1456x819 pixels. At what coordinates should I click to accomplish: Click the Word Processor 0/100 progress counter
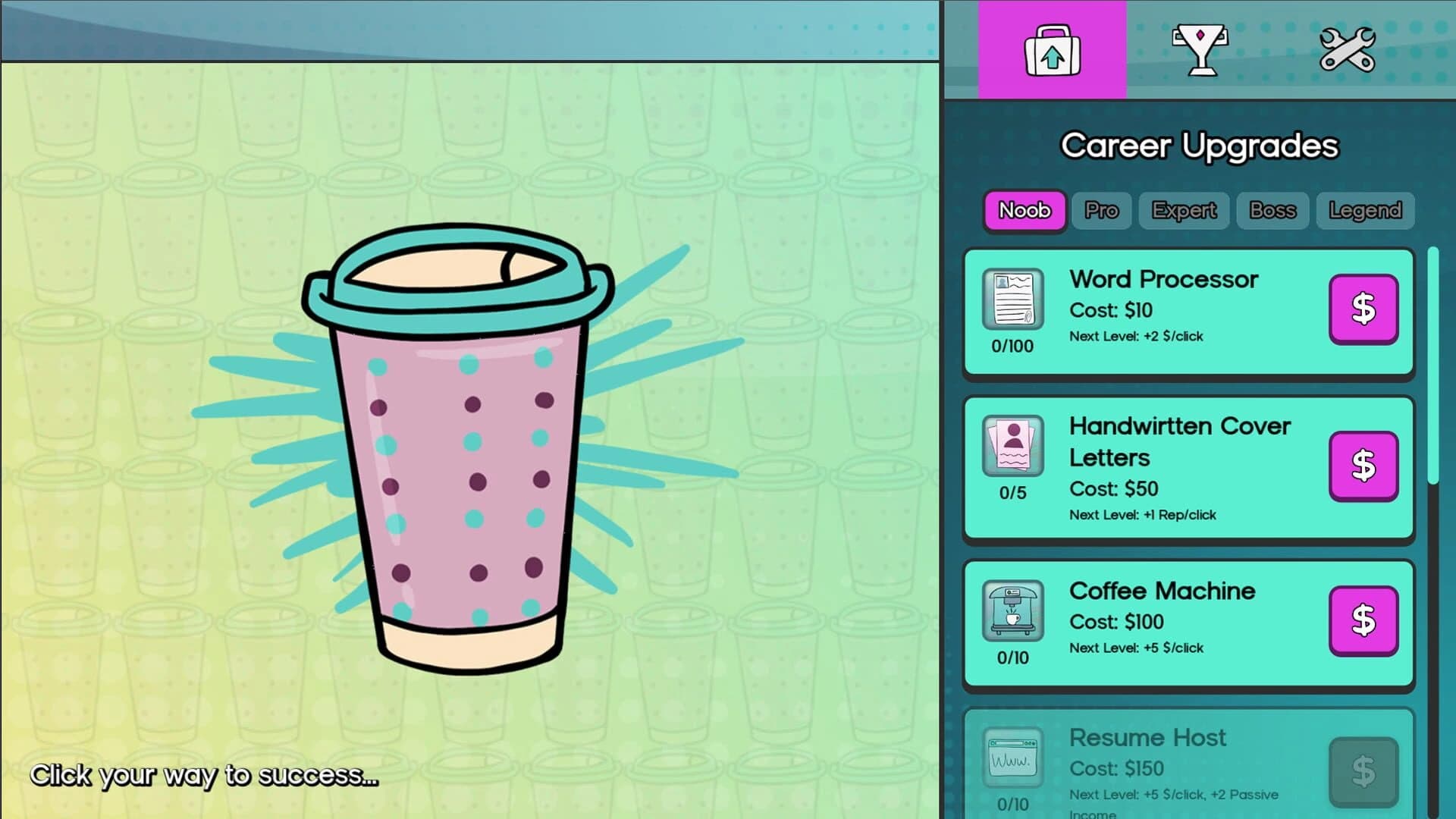coord(1012,346)
